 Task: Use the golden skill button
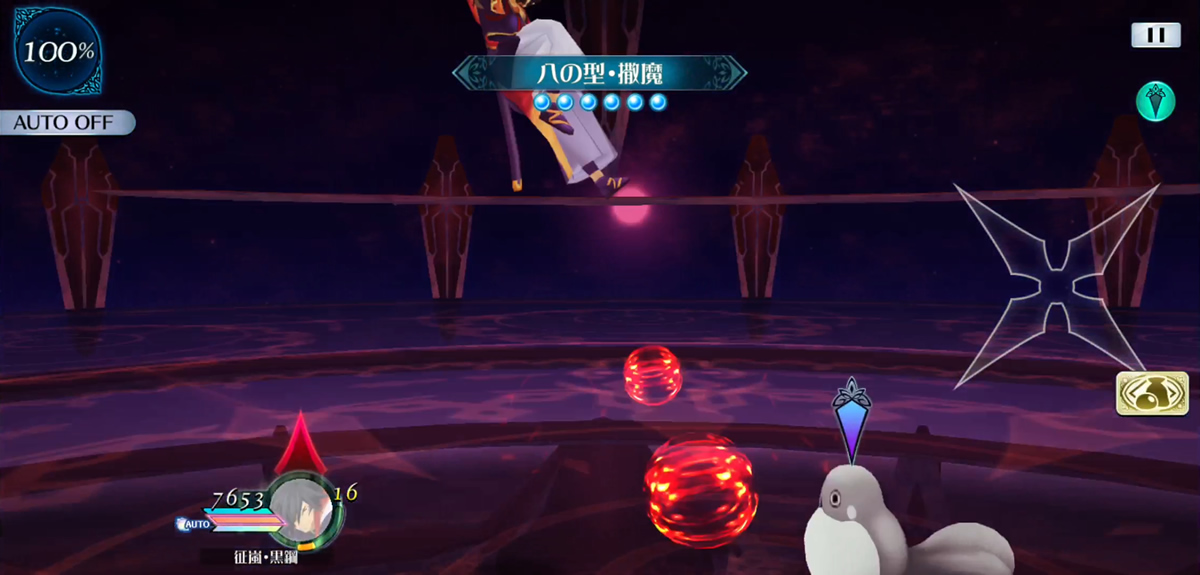(1152, 393)
